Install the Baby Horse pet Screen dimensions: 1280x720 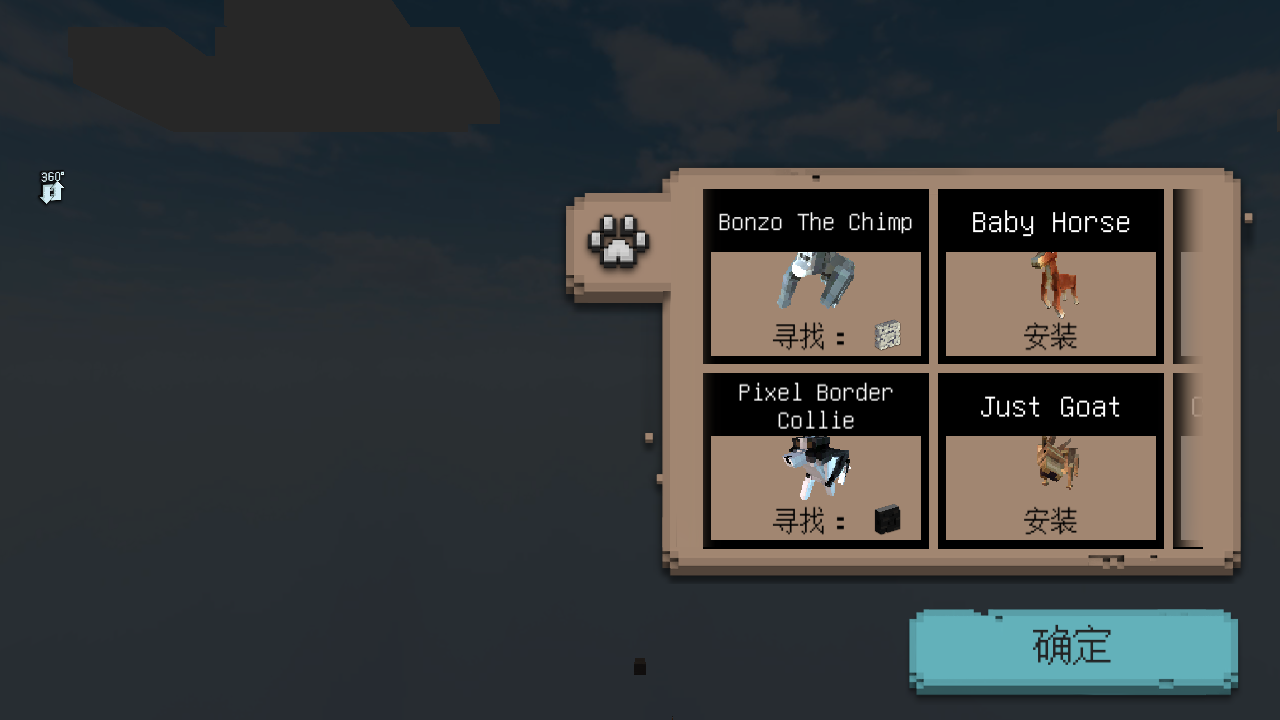coord(1050,336)
